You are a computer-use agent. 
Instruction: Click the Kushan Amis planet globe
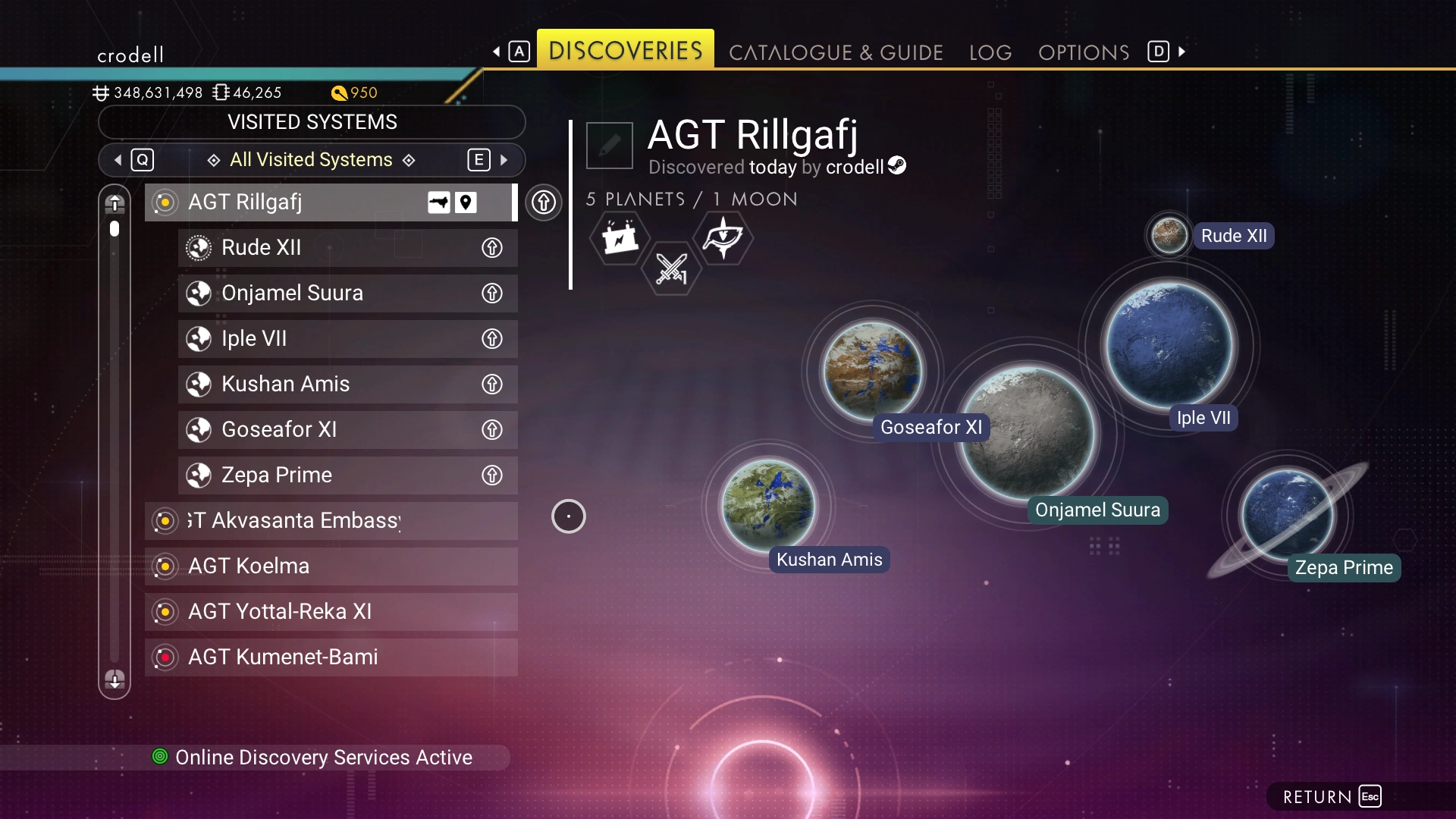pyautogui.click(x=768, y=504)
